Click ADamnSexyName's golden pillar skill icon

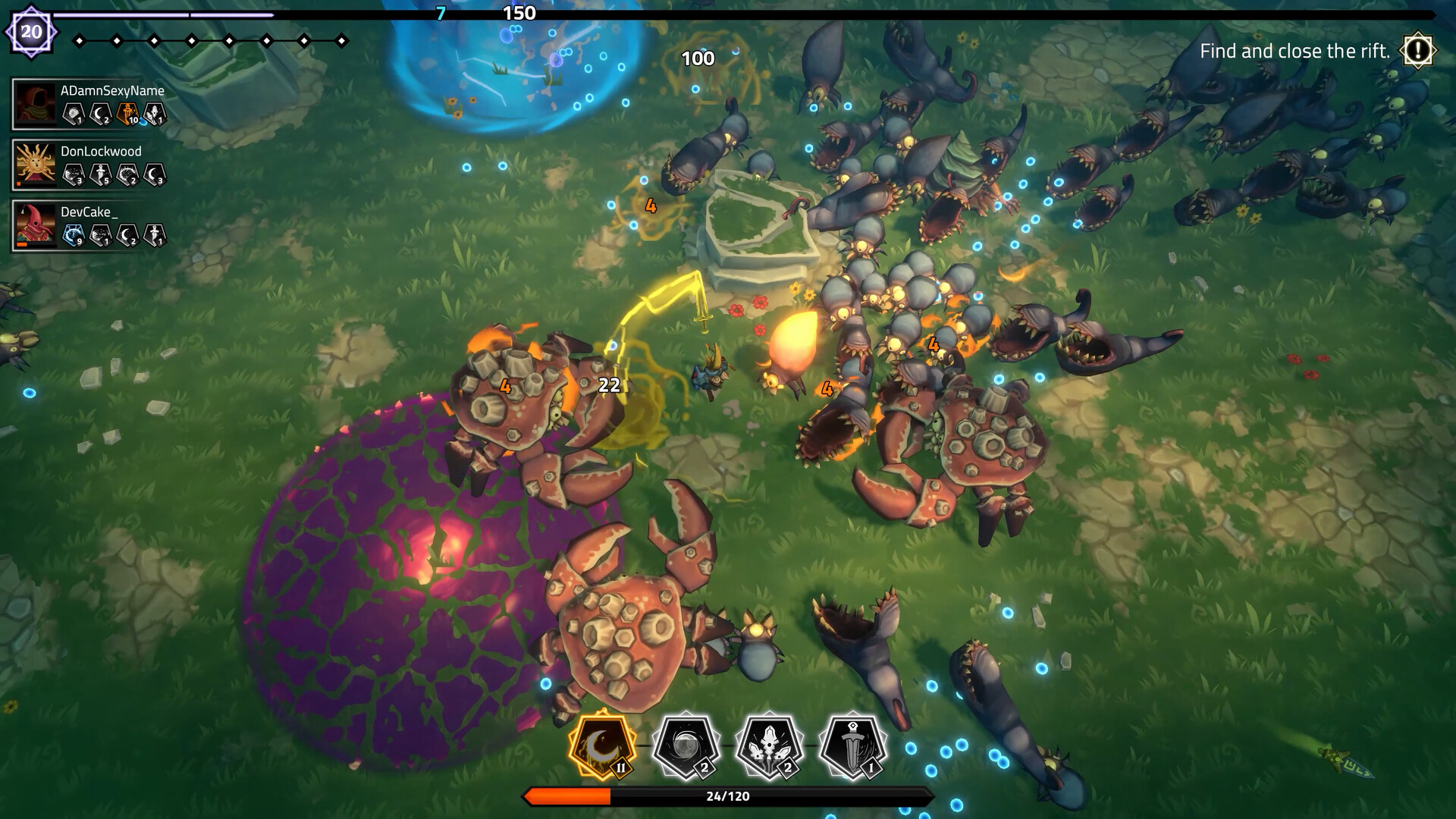(127, 113)
